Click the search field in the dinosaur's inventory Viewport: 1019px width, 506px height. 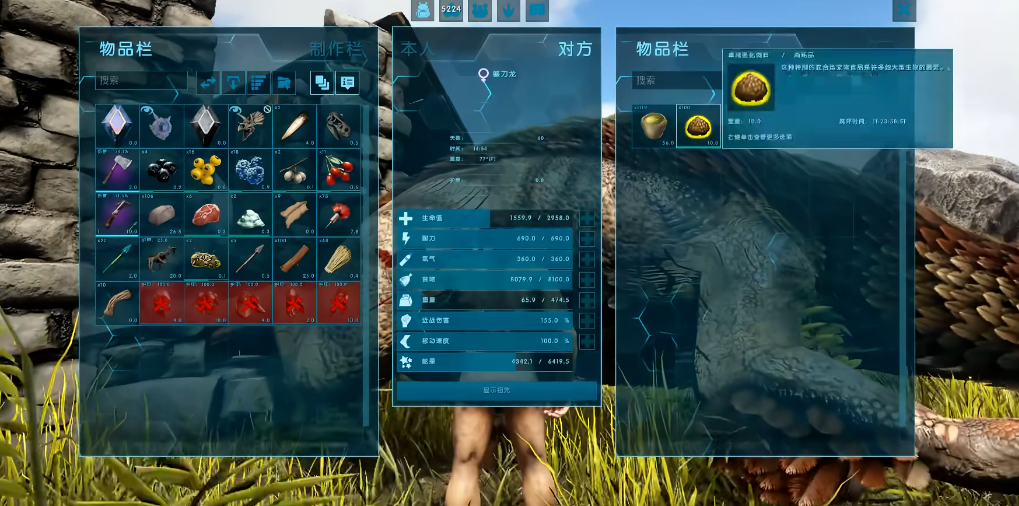[658, 81]
